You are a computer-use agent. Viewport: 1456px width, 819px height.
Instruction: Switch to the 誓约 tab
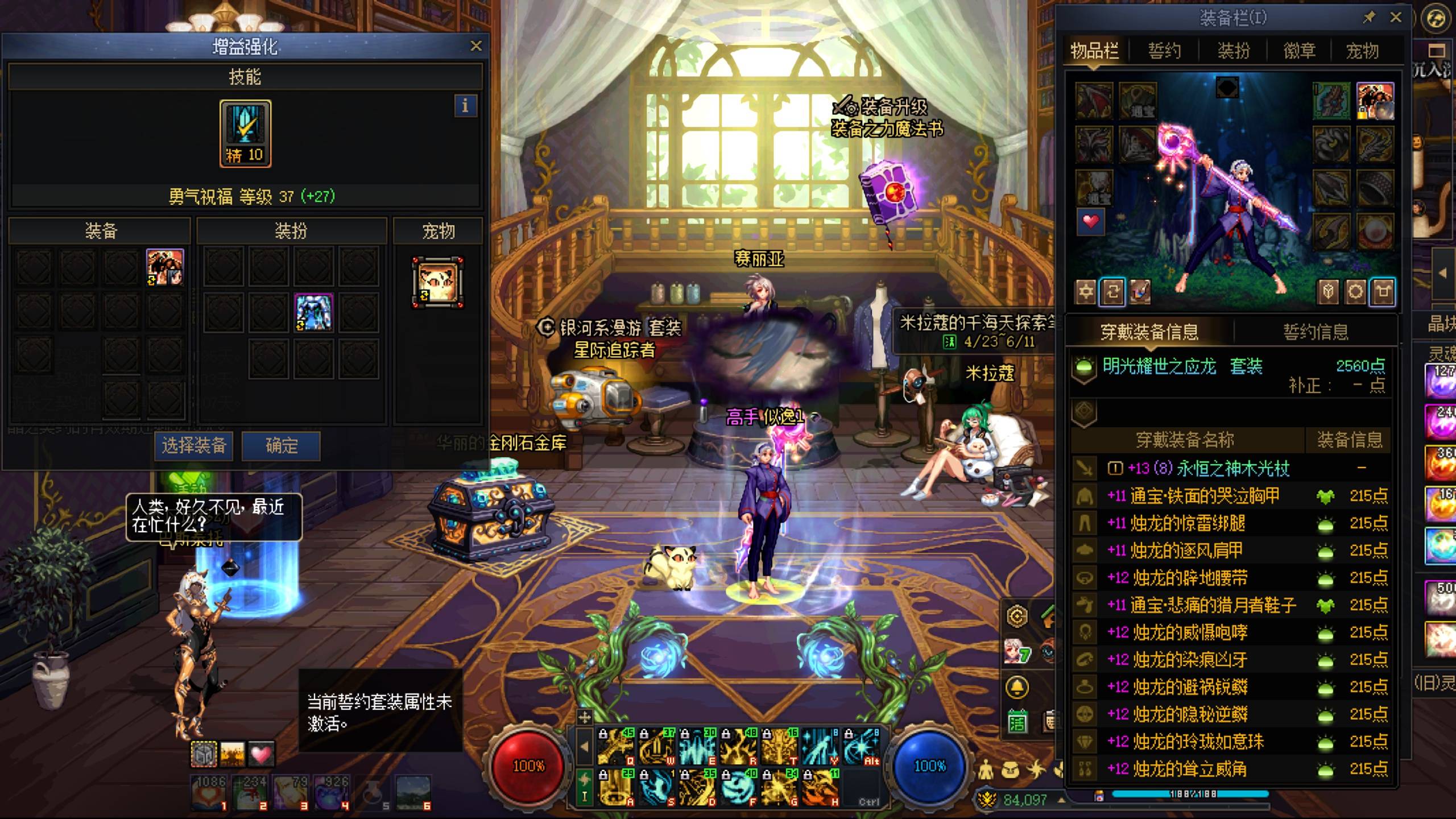1164,51
